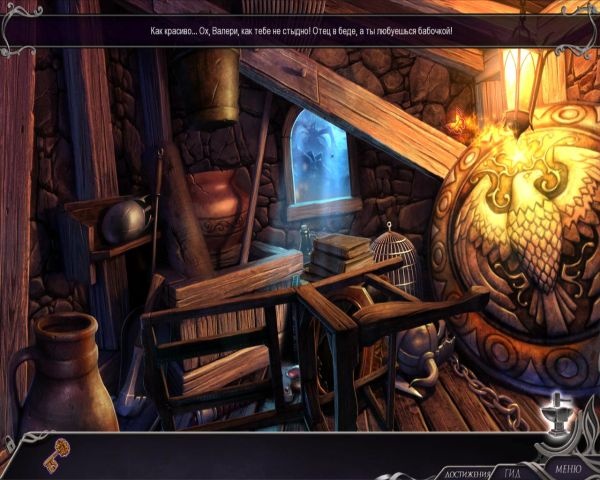
Task: Show the Достижения achievements
Action: 467,473
